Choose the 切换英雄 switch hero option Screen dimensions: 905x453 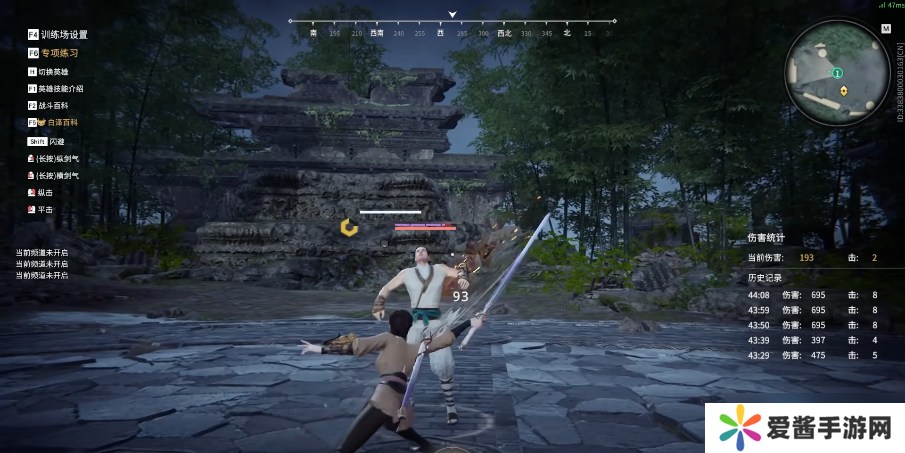click(x=53, y=72)
